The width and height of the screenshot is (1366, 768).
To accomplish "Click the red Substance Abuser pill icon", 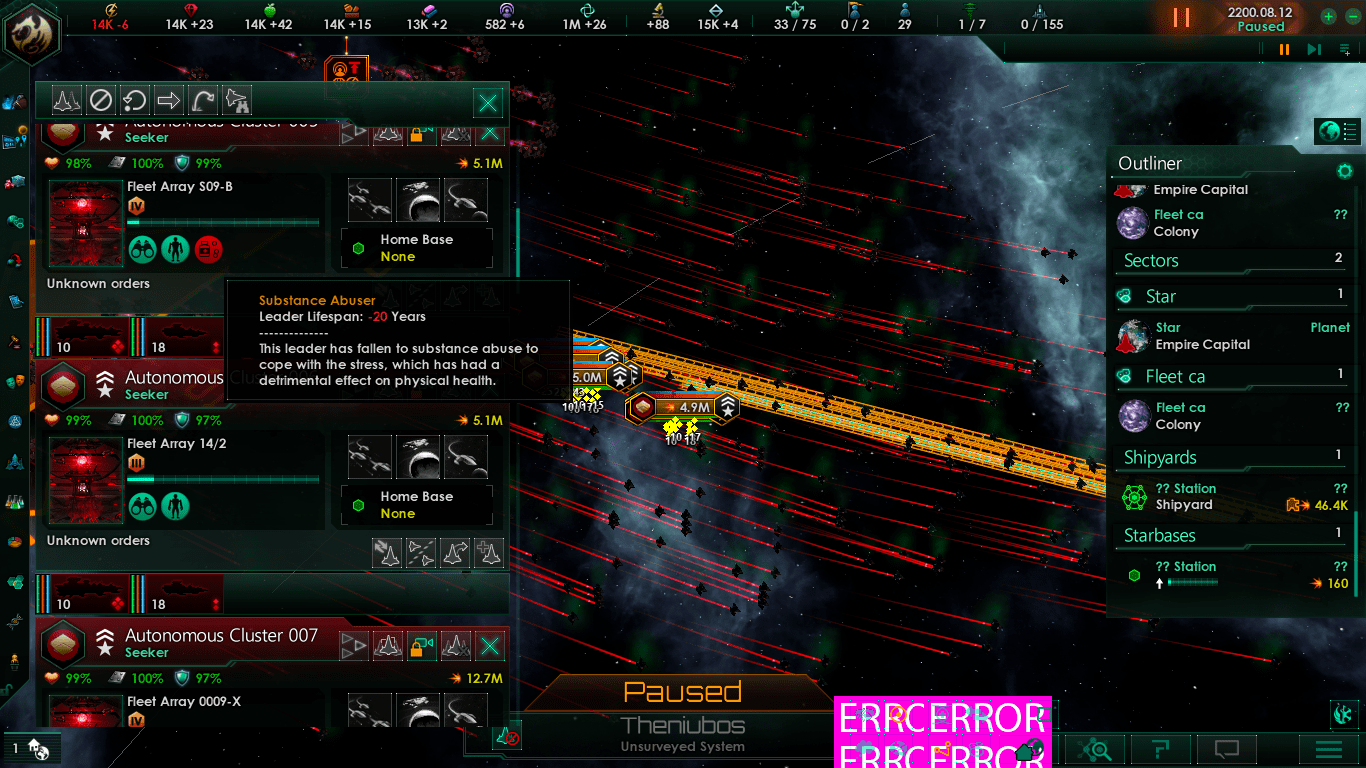I will [x=208, y=249].
